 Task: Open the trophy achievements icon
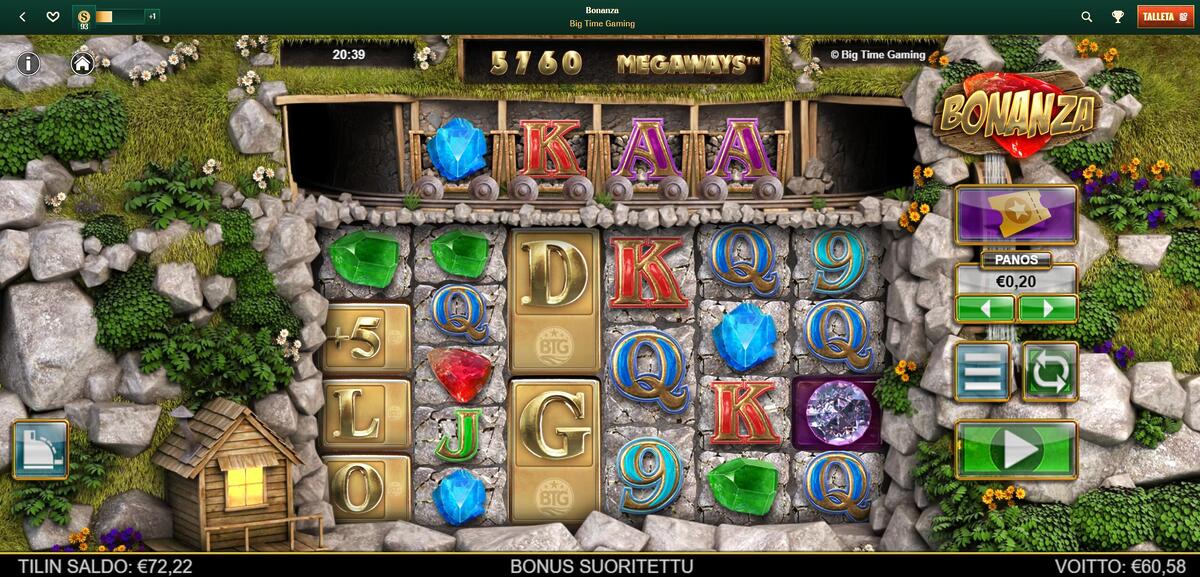pyautogui.click(x=1117, y=17)
